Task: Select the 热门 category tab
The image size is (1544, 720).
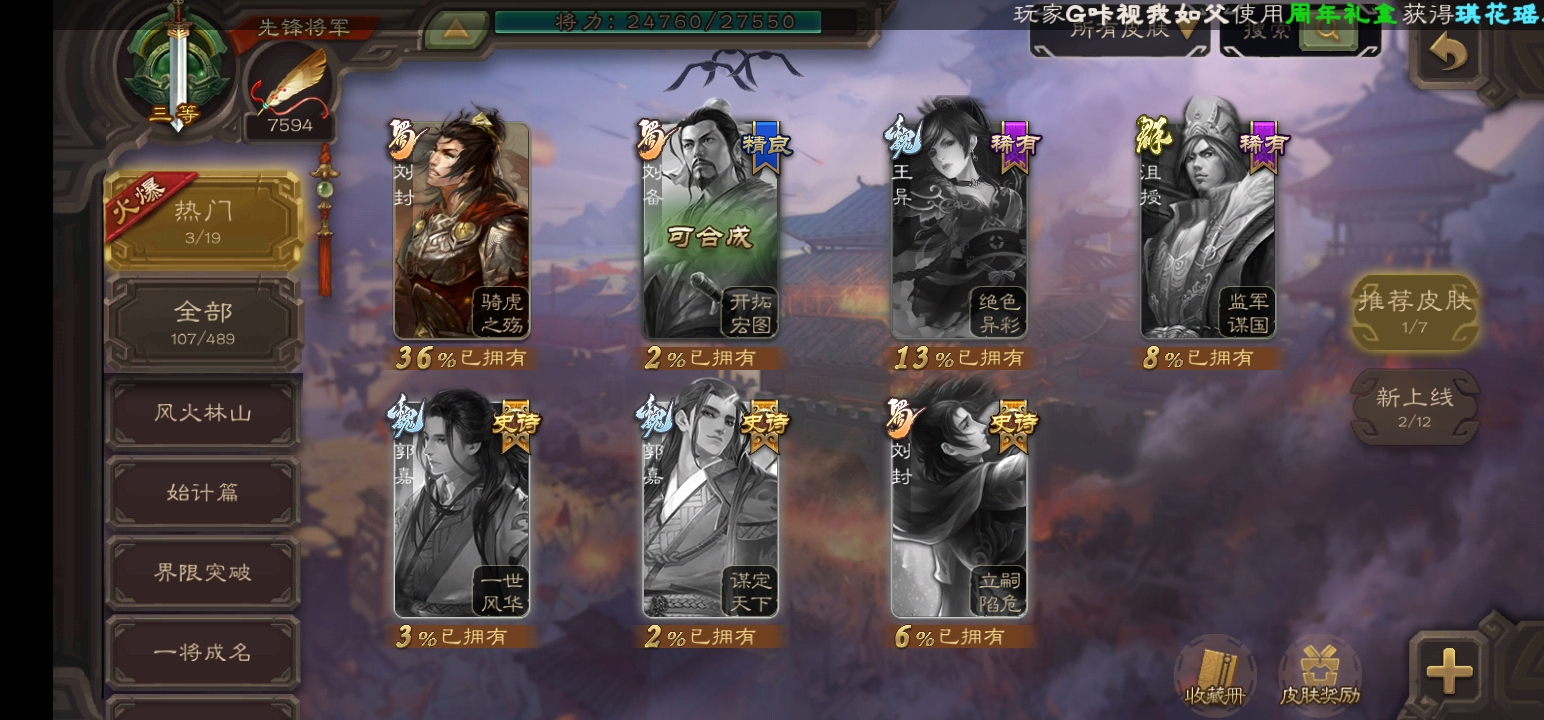Action: [203, 221]
